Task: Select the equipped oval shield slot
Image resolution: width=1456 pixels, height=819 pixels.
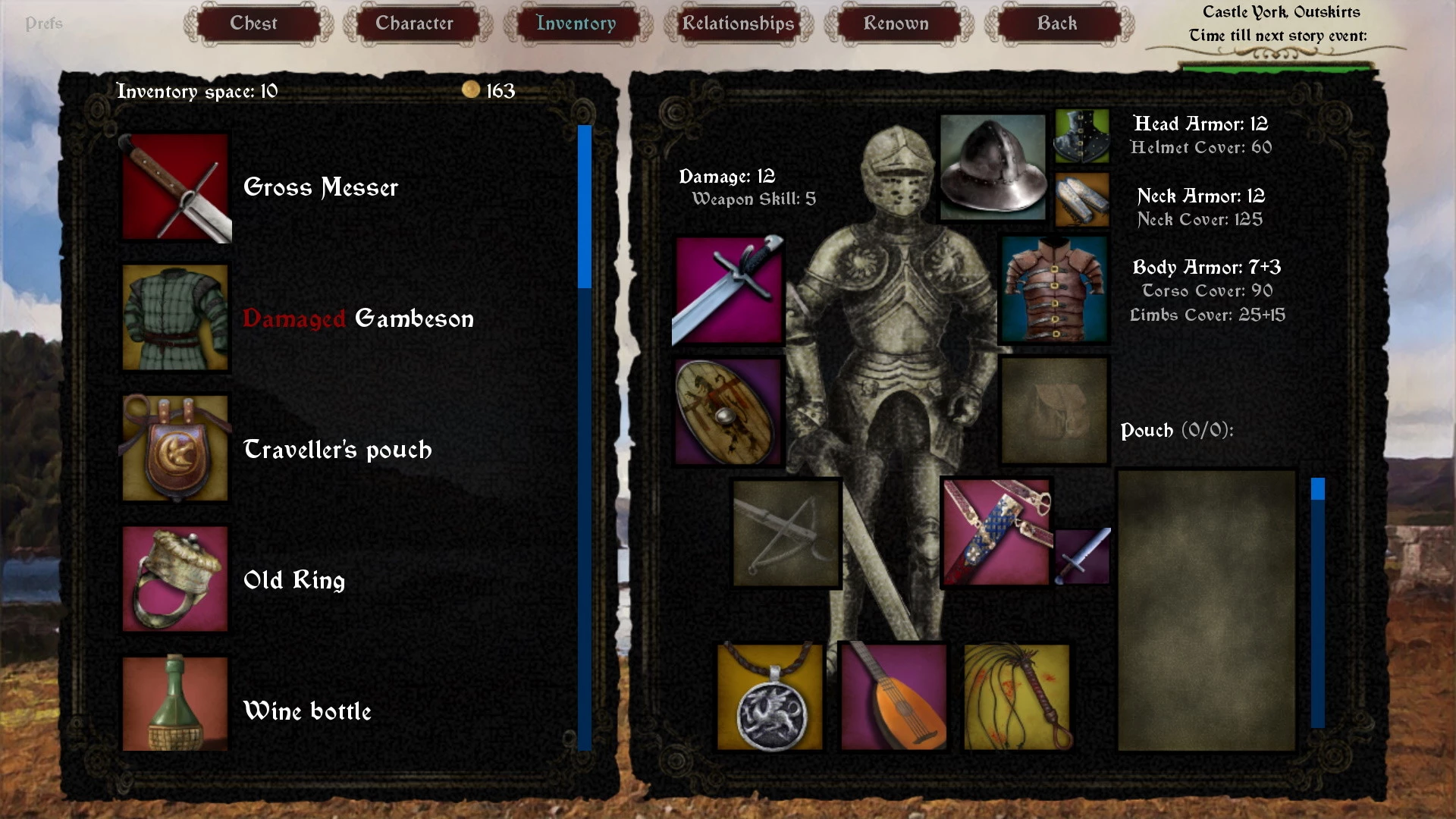Action: click(x=728, y=412)
